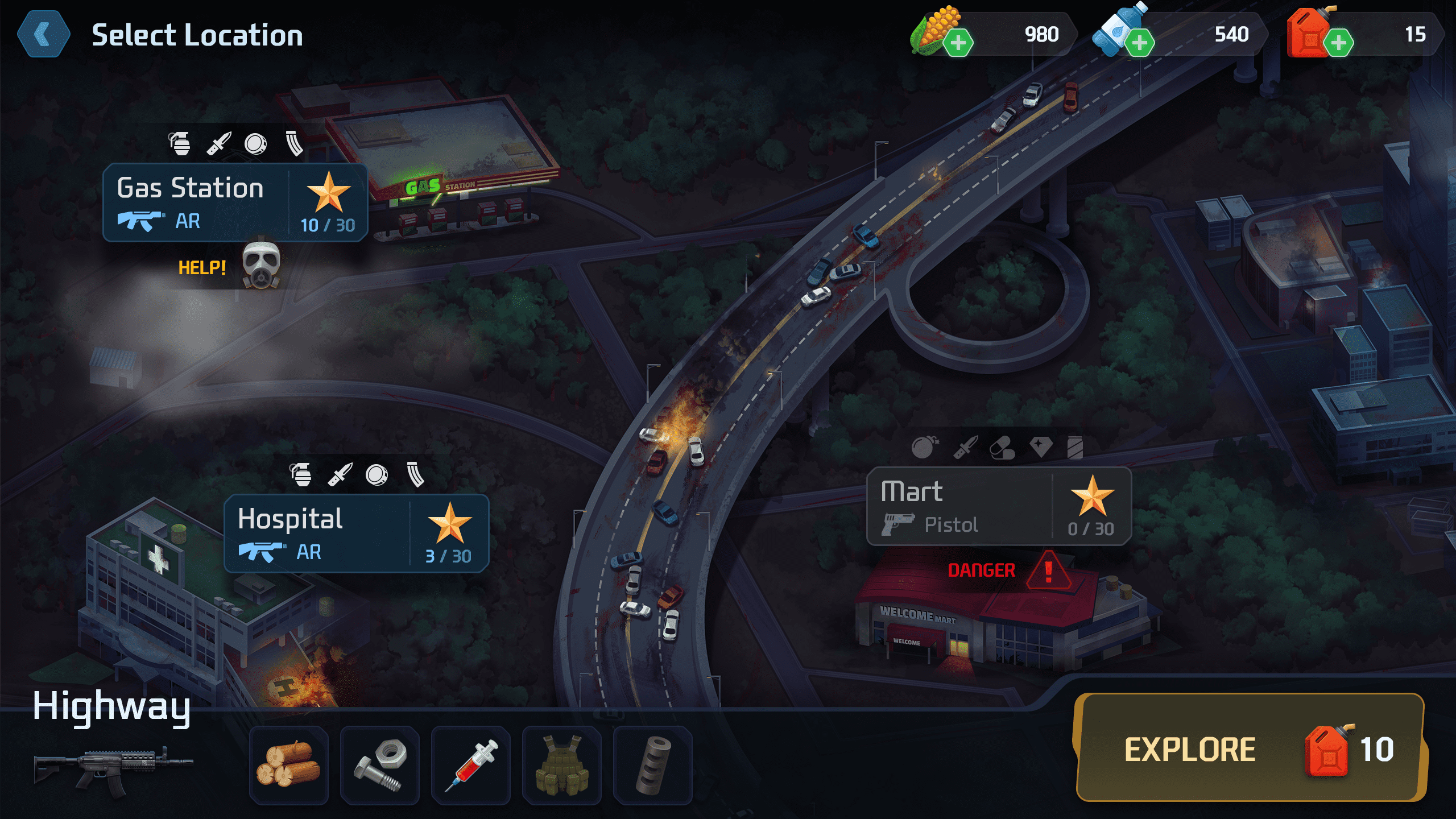
Task: Choose the Hospital location card
Action: (356, 533)
